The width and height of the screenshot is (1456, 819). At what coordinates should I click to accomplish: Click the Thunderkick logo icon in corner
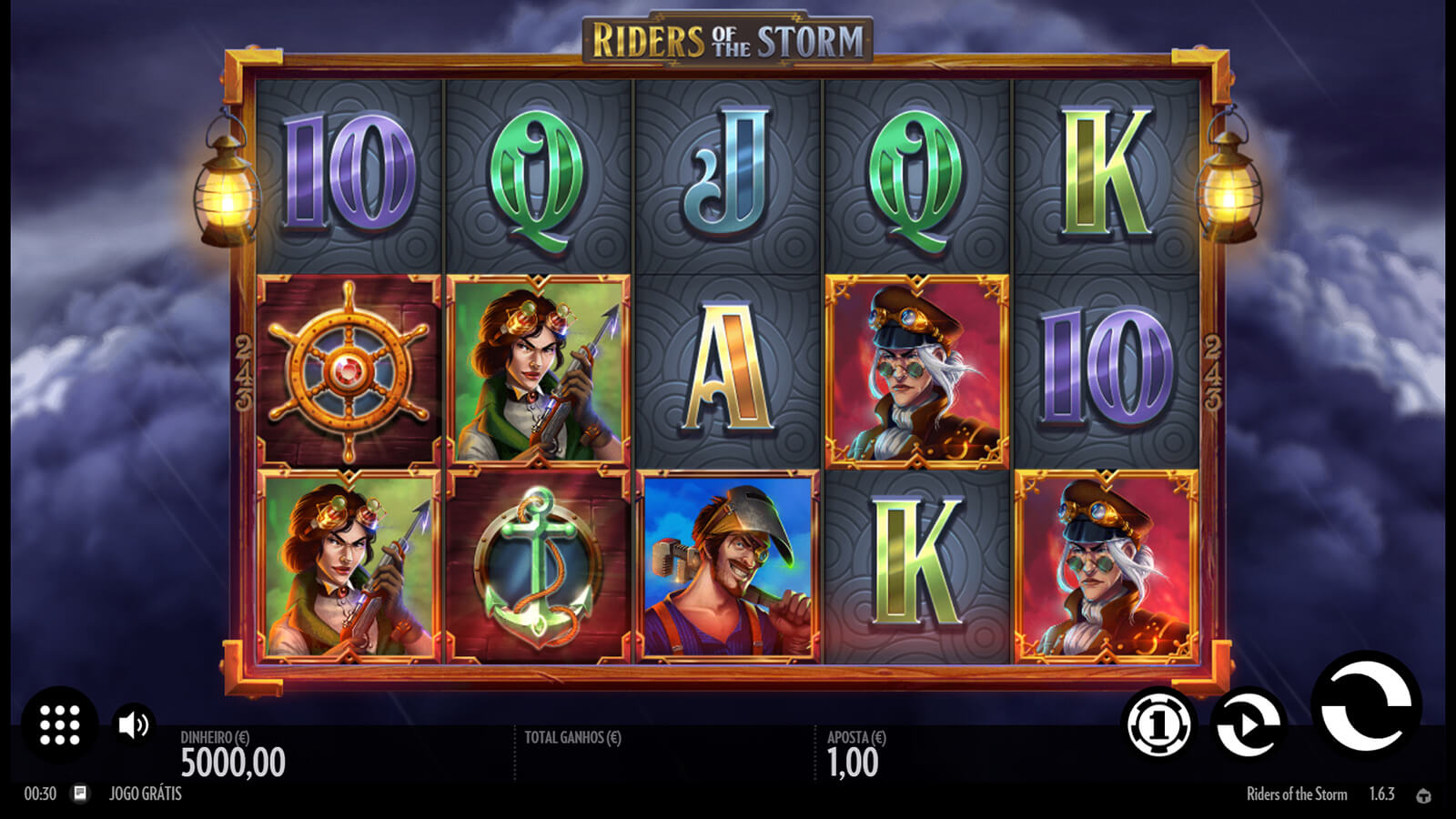[x=1423, y=795]
